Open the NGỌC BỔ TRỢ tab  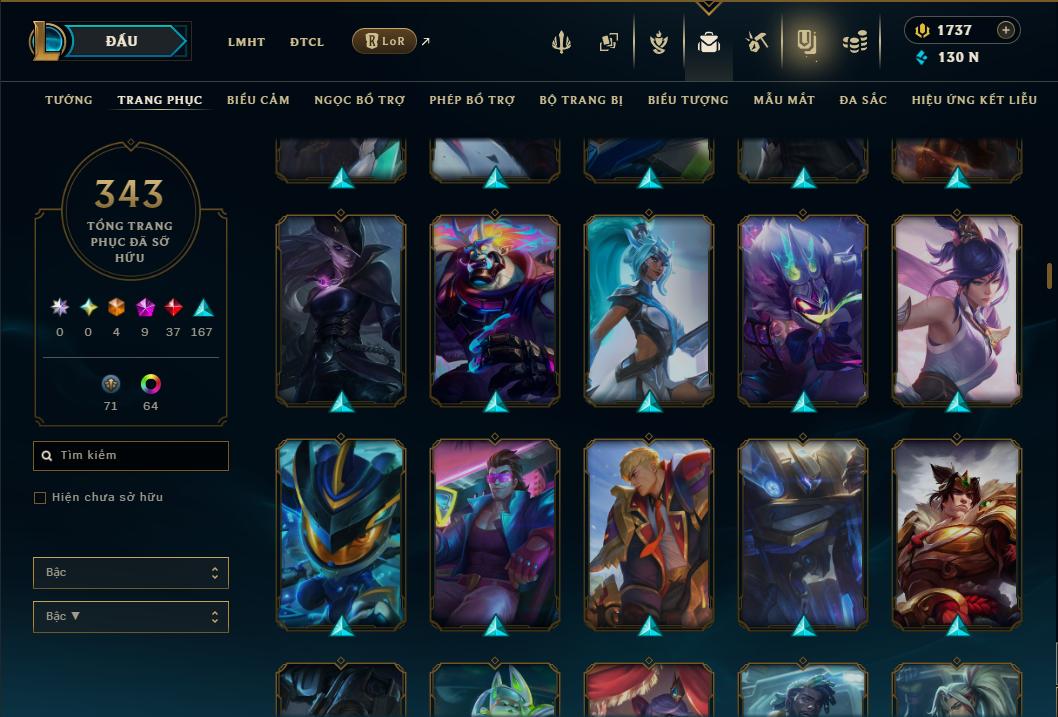coord(359,100)
